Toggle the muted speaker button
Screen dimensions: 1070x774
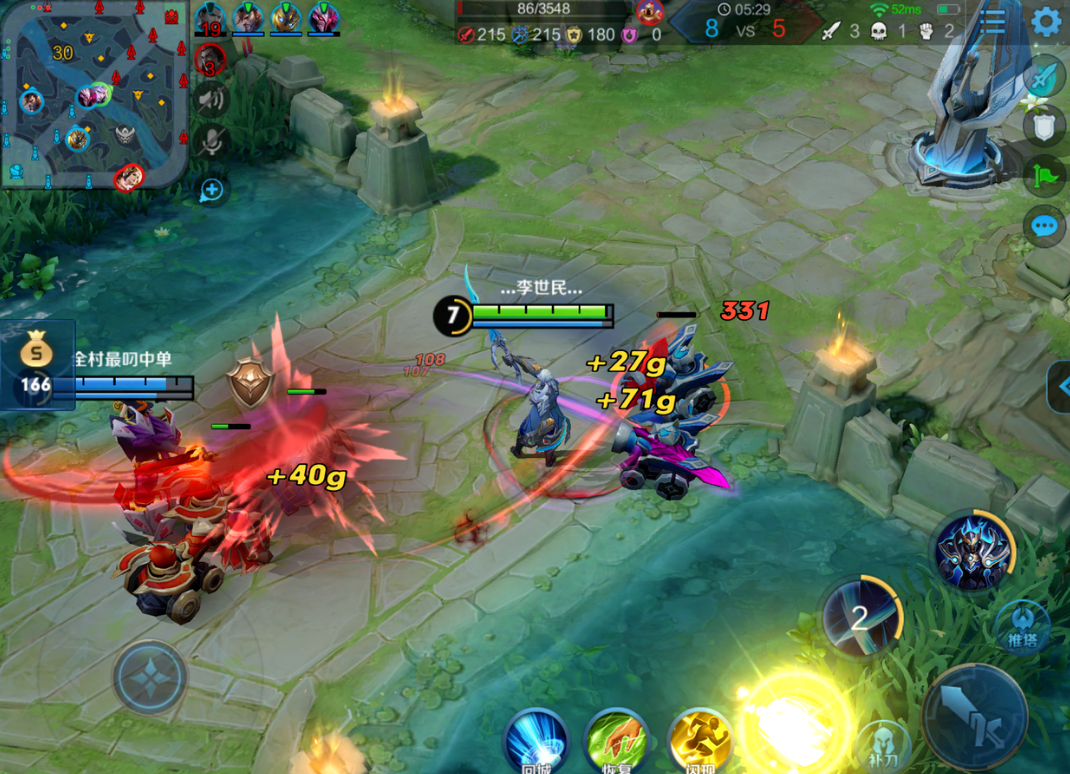coord(210,99)
